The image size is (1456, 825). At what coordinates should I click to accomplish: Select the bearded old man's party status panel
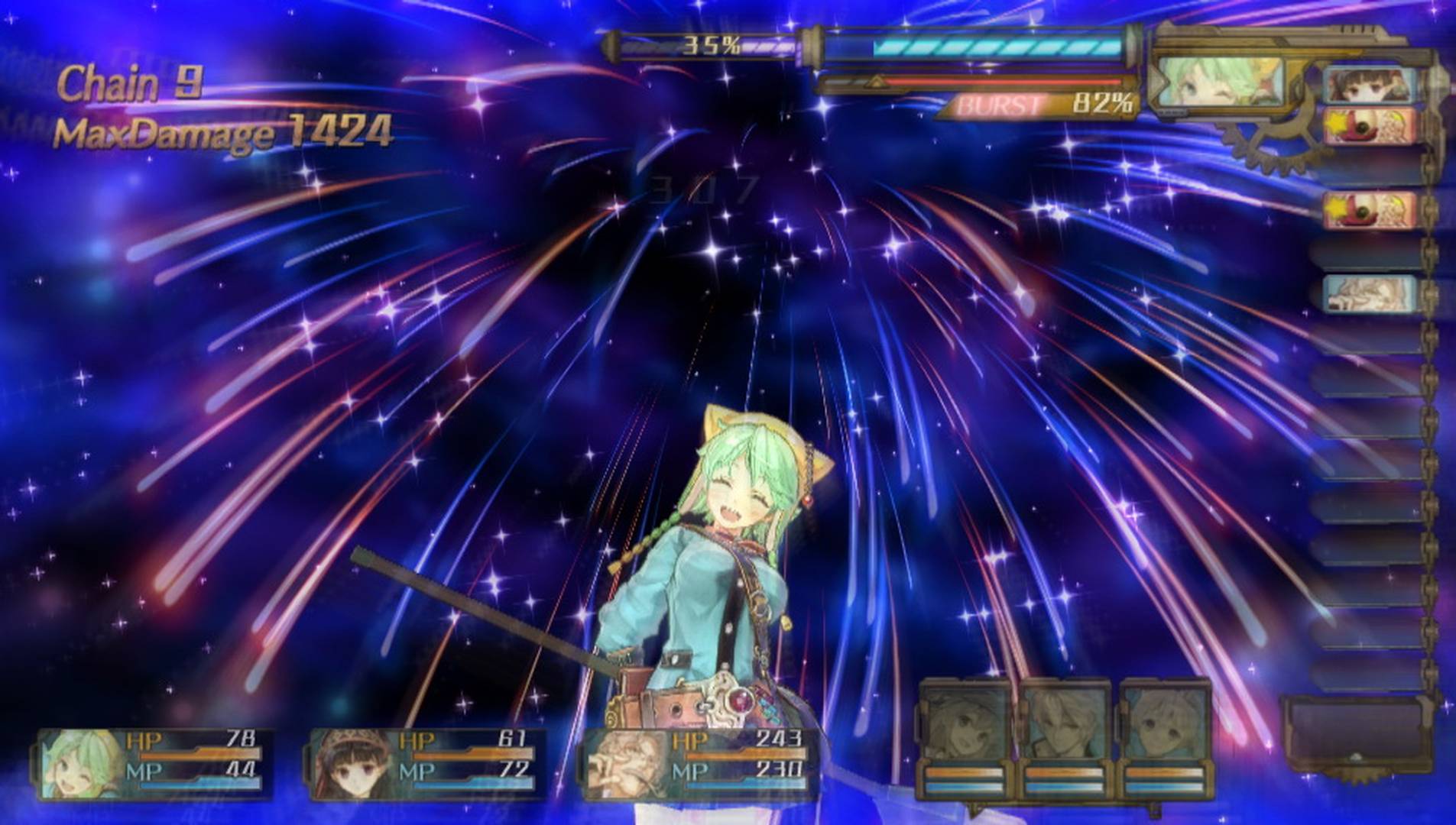(699, 764)
